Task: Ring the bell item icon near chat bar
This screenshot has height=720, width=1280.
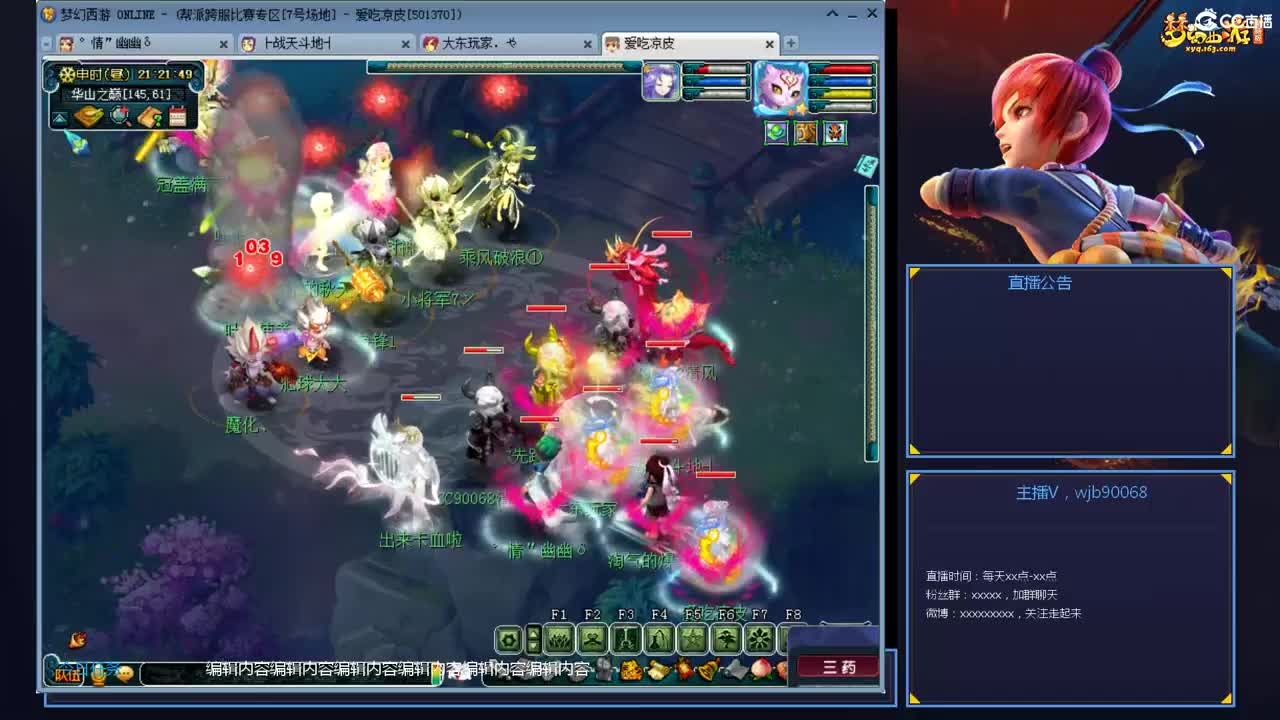Action: point(706,670)
